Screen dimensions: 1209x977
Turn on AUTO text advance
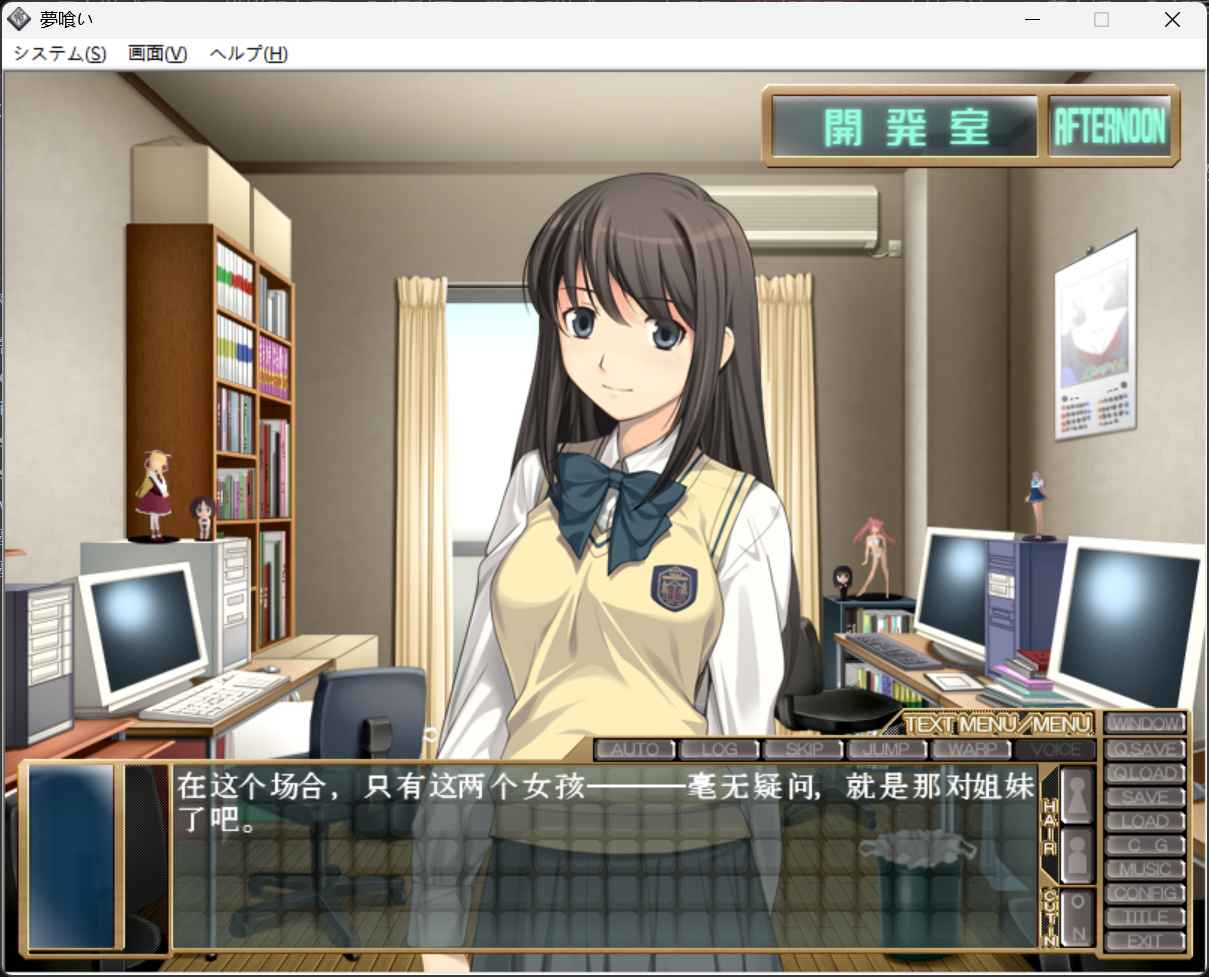point(635,749)
